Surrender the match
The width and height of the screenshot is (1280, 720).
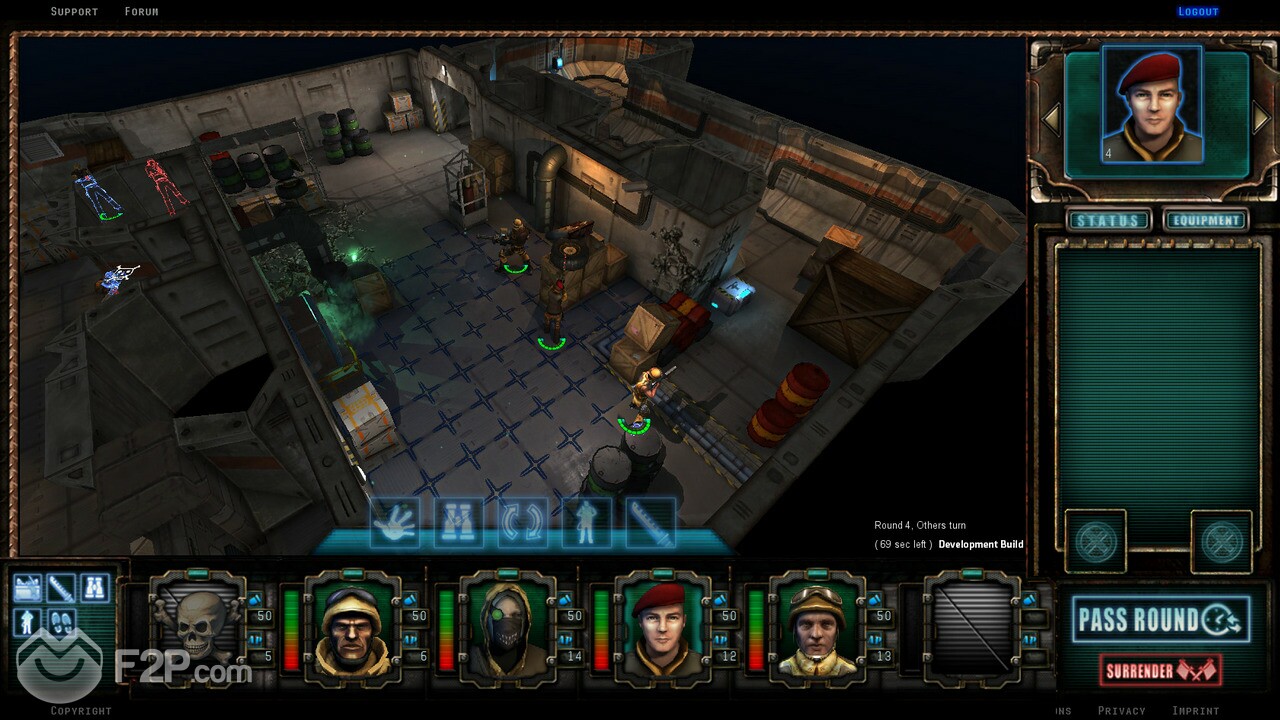tap(1160, 670)
